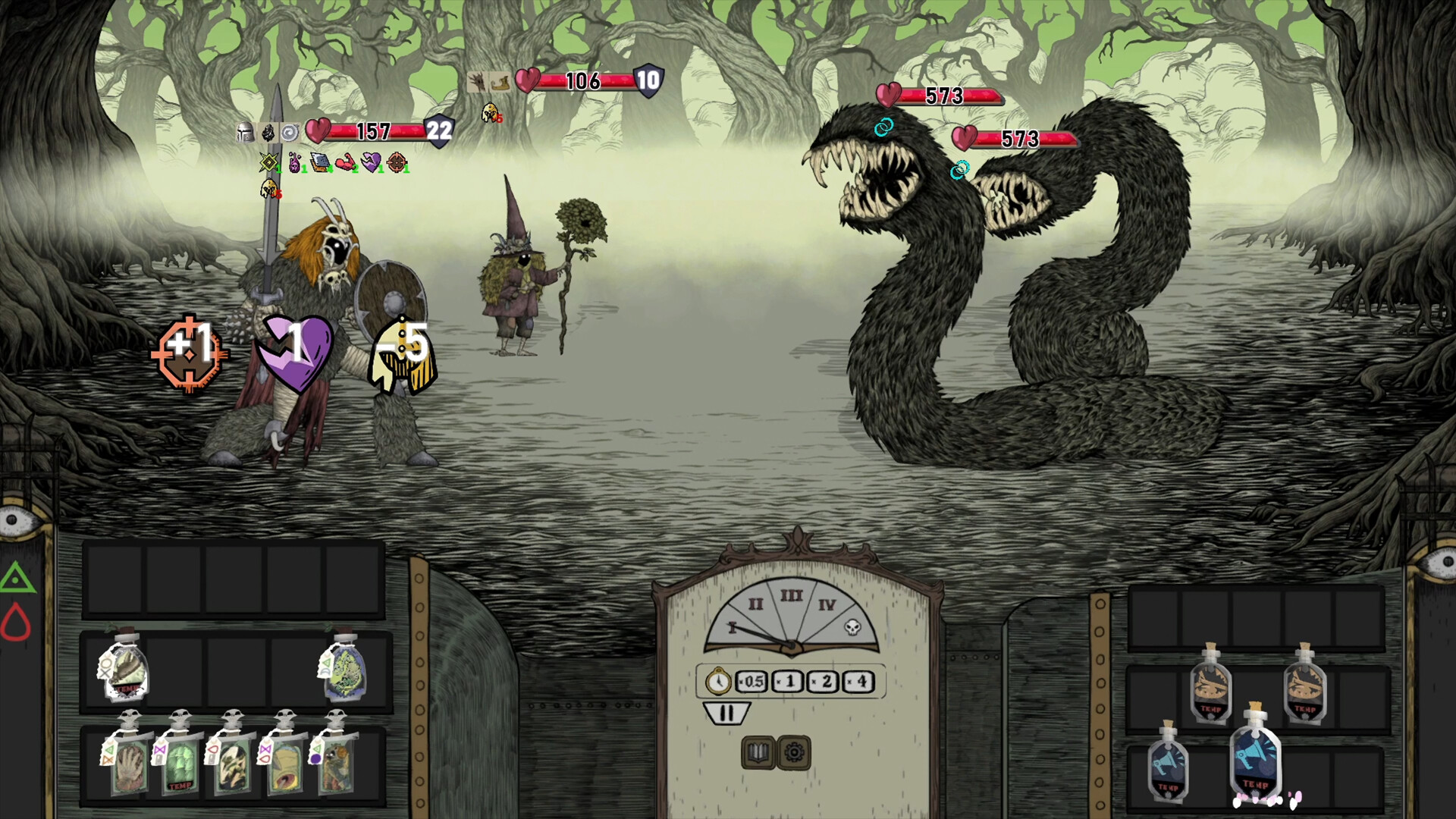Click the green triangle eye symbol
This screenshot has height=819, width=1456.
click(16, 580)
